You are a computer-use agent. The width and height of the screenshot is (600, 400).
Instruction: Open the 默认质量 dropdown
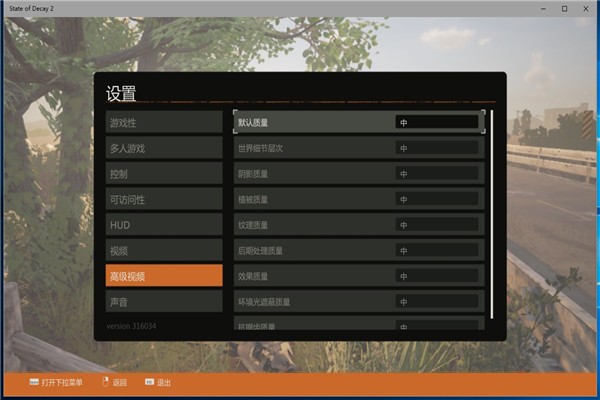click(437, 122)
